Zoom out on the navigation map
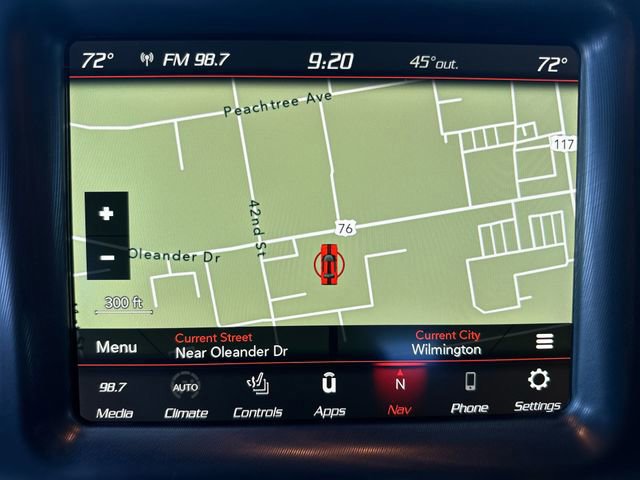The height and width of the screenshot is (480, 640). coord(107,258)
